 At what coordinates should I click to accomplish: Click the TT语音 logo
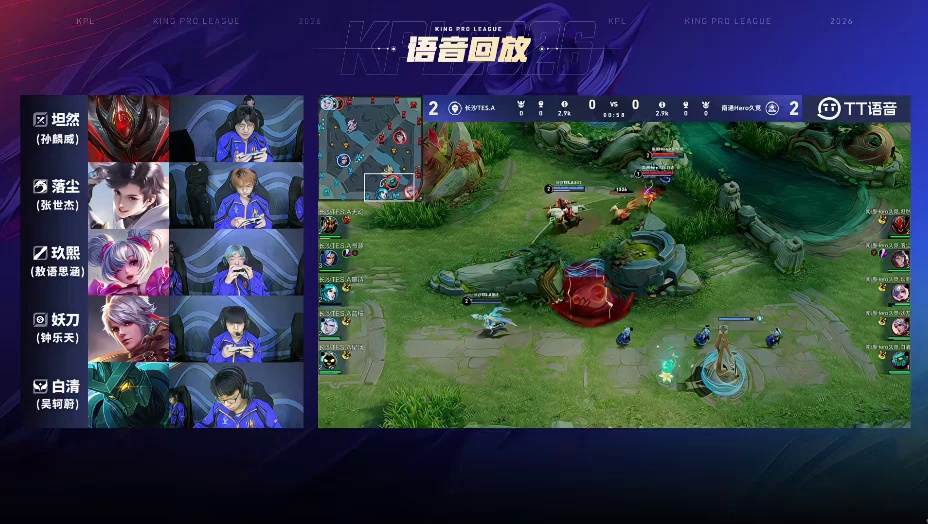click(x=857, y=108)
